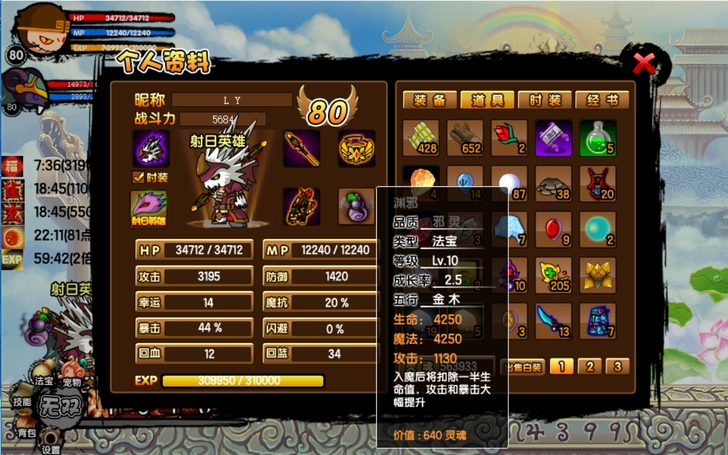Image resolution: width=728 pixels, height=455 pixels.
Task: Open the 设置 settings button
Action: pos(51,448)
